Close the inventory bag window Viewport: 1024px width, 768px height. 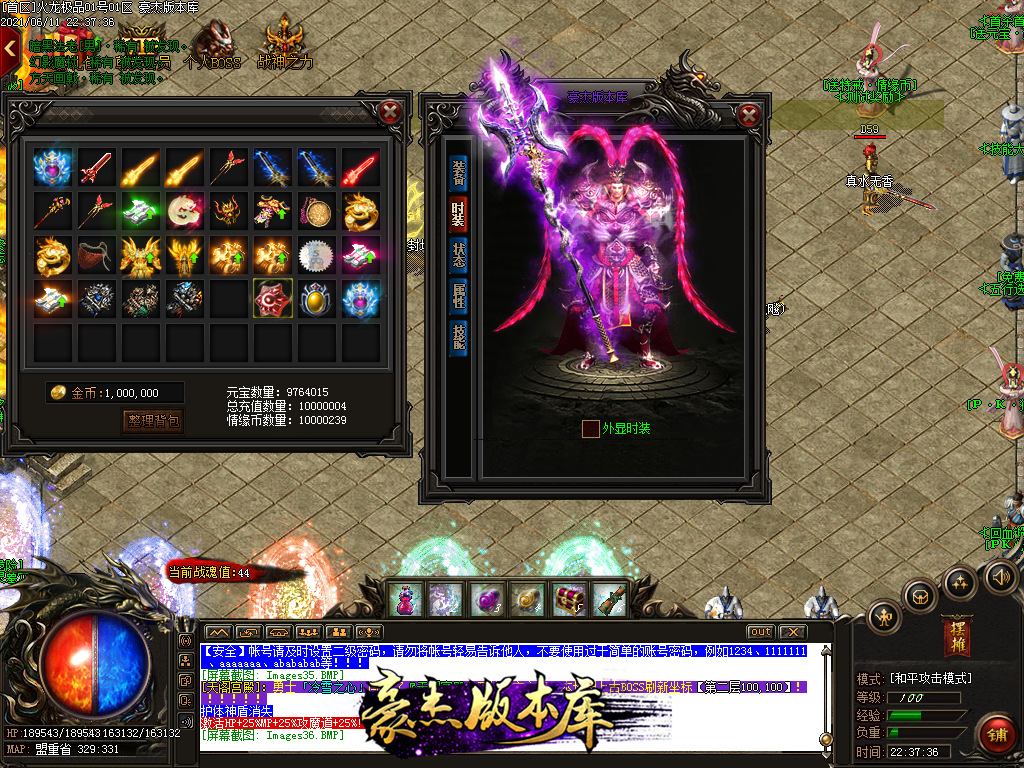[x=392, y=112]
